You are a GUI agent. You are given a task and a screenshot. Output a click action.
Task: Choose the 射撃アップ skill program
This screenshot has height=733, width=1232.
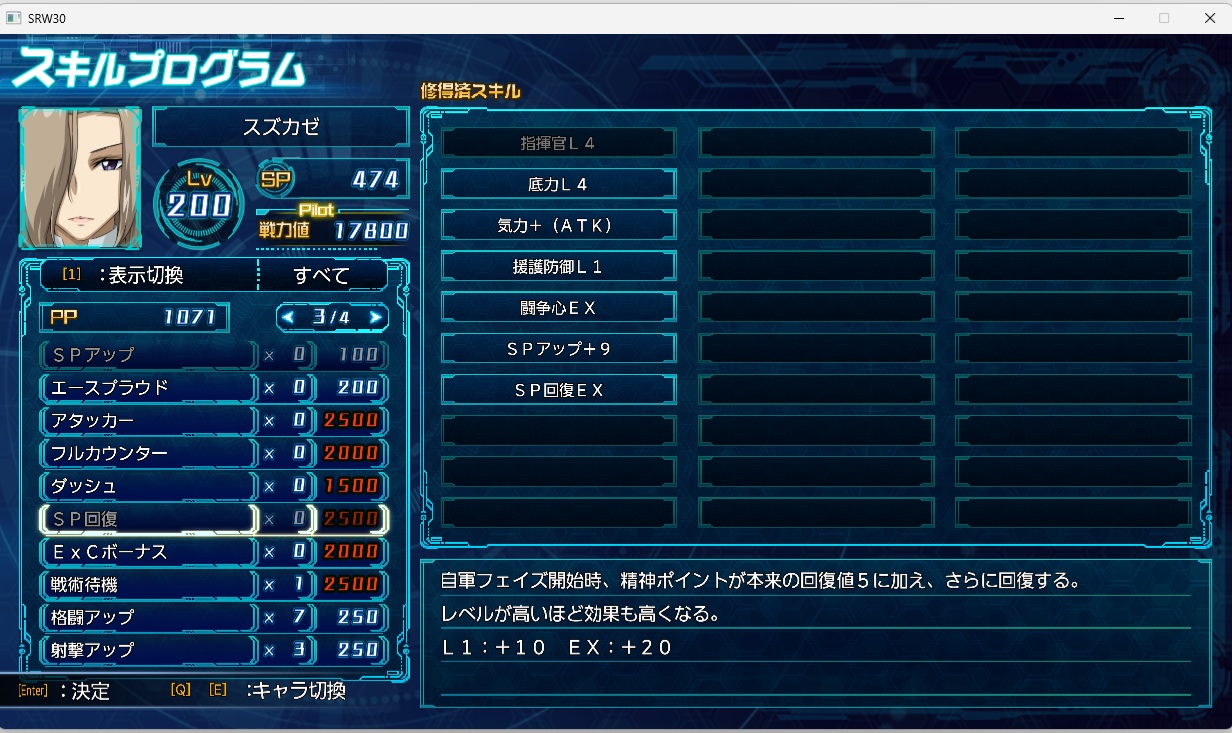point(147,650)
